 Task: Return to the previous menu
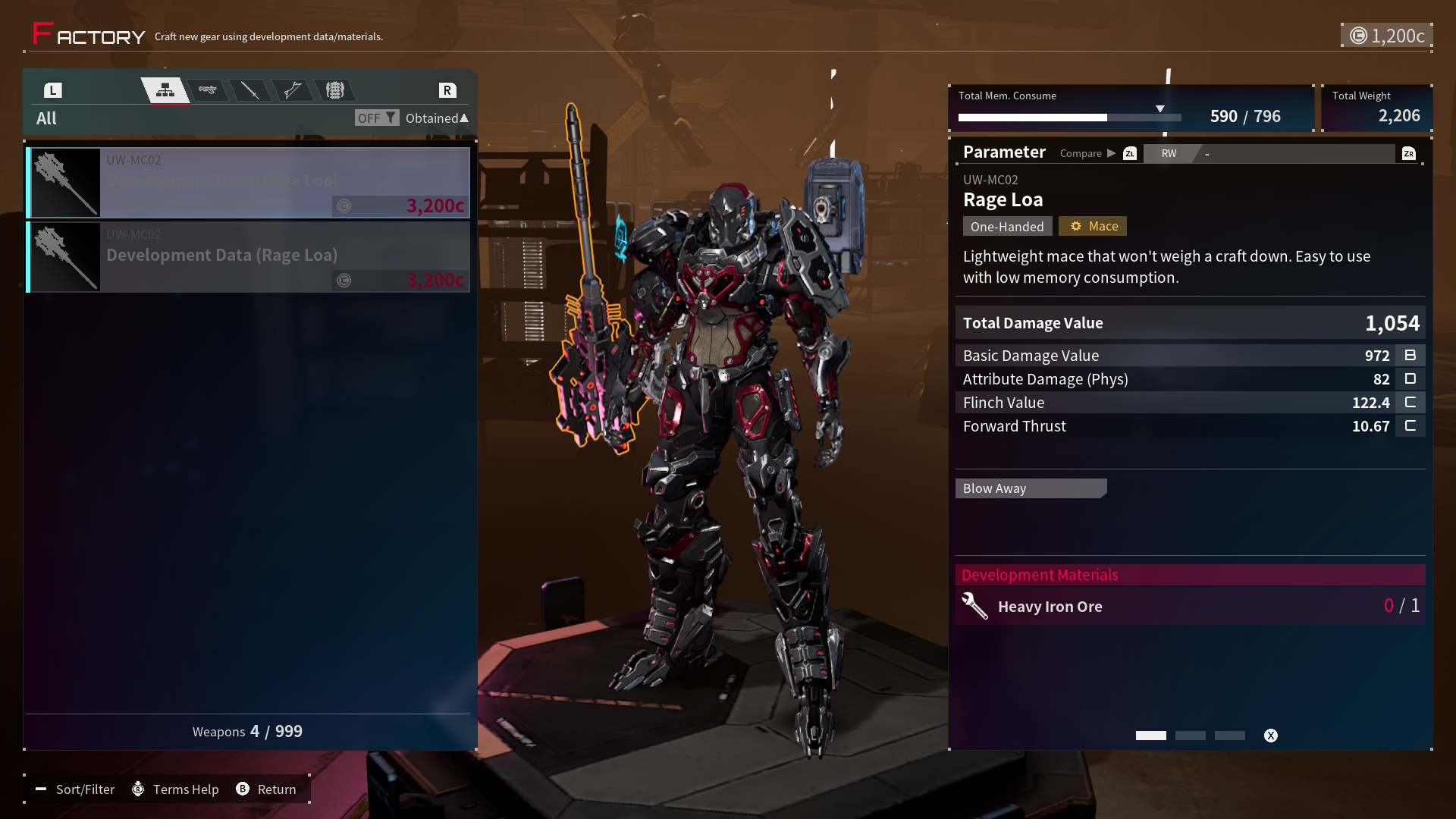coord(266,789)
